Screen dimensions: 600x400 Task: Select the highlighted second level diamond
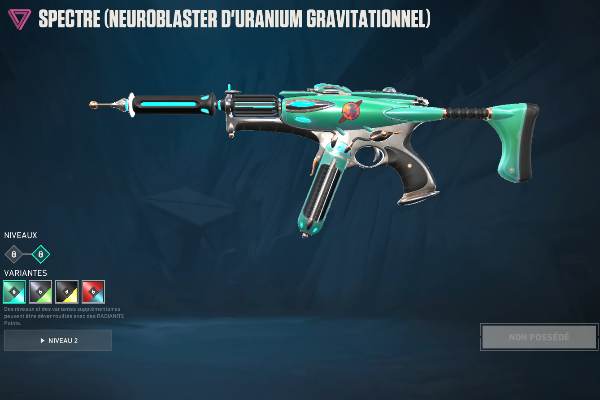click(41, 254)
